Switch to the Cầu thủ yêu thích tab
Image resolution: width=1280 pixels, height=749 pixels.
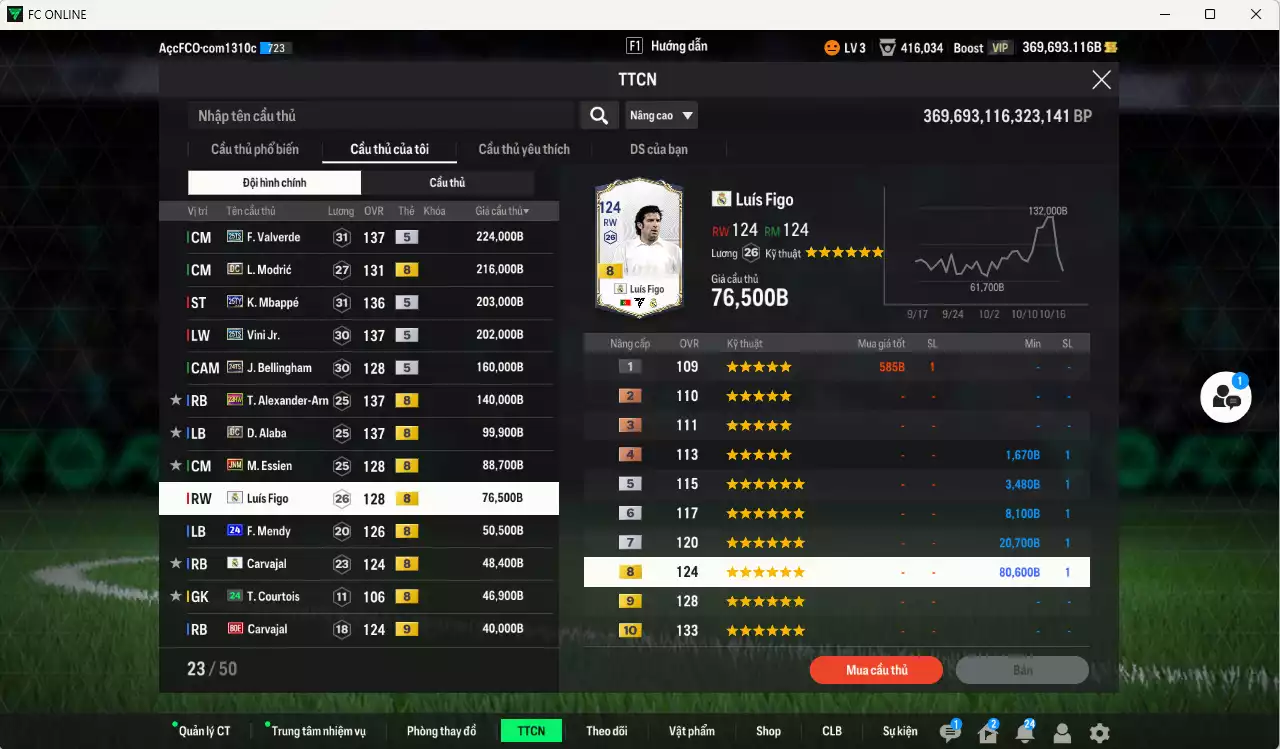pyautogui.click(x=524, y=149)
